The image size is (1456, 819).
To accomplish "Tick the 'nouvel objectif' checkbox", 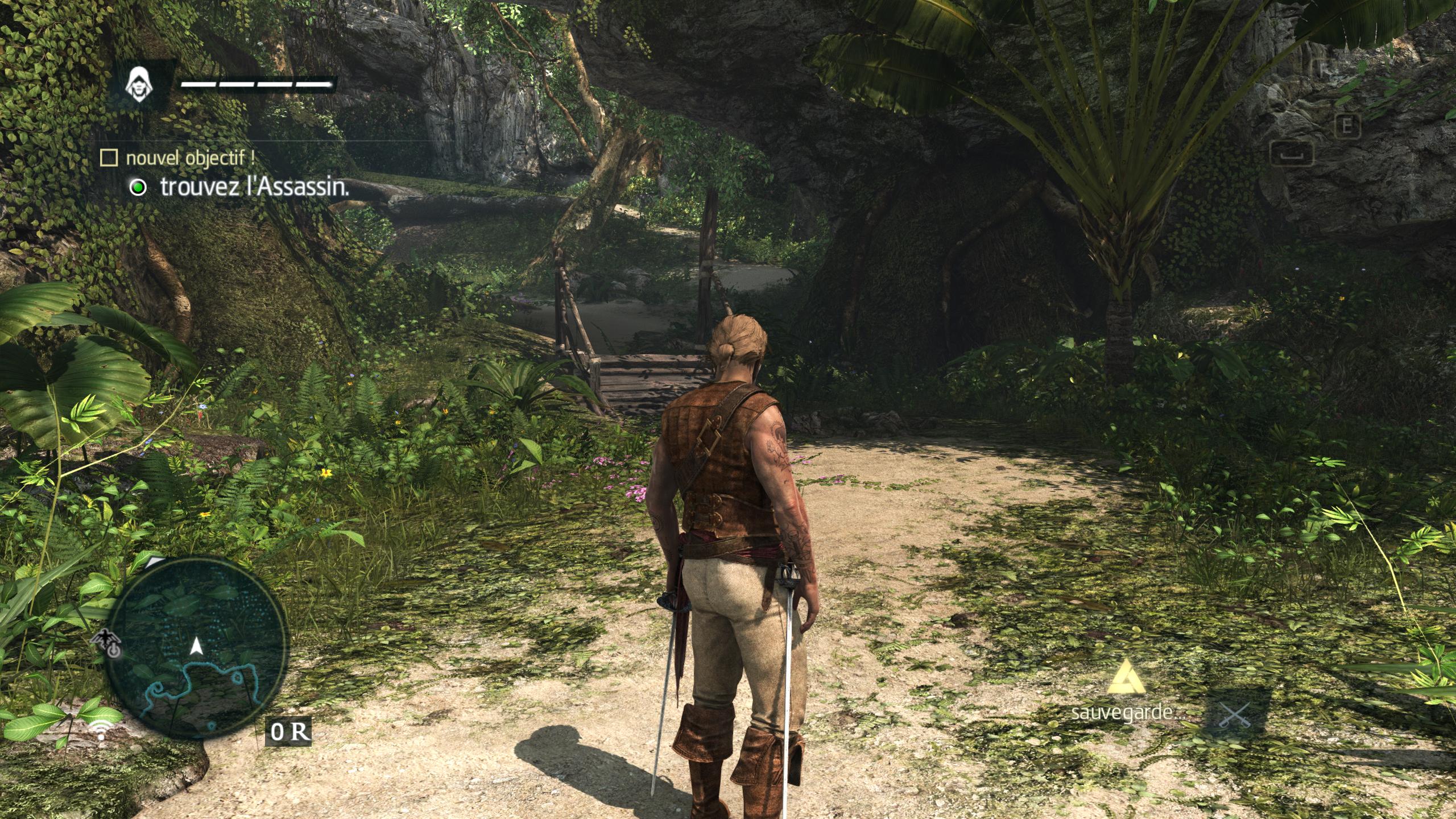I will (x=108, y=158).
